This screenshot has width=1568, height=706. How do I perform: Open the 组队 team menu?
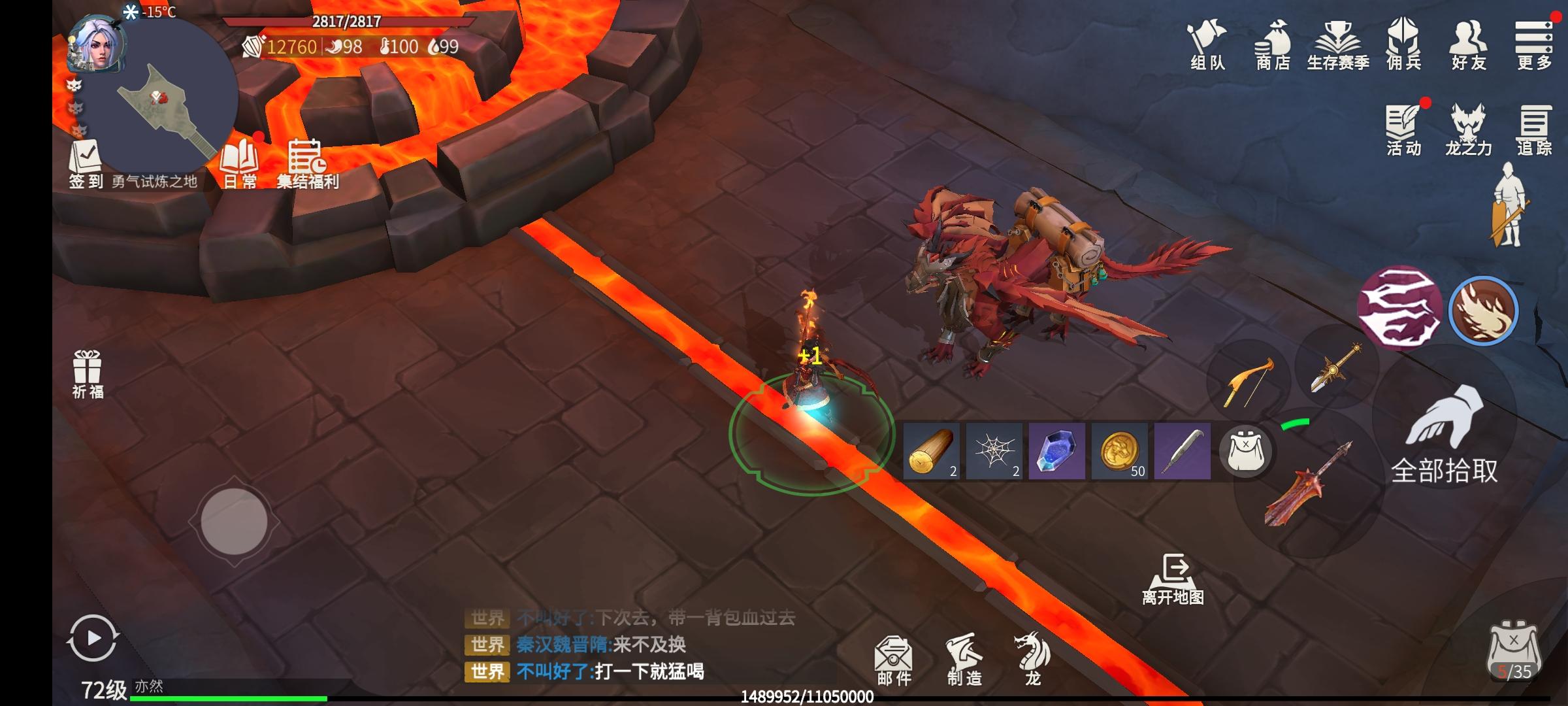(1207, 44)
